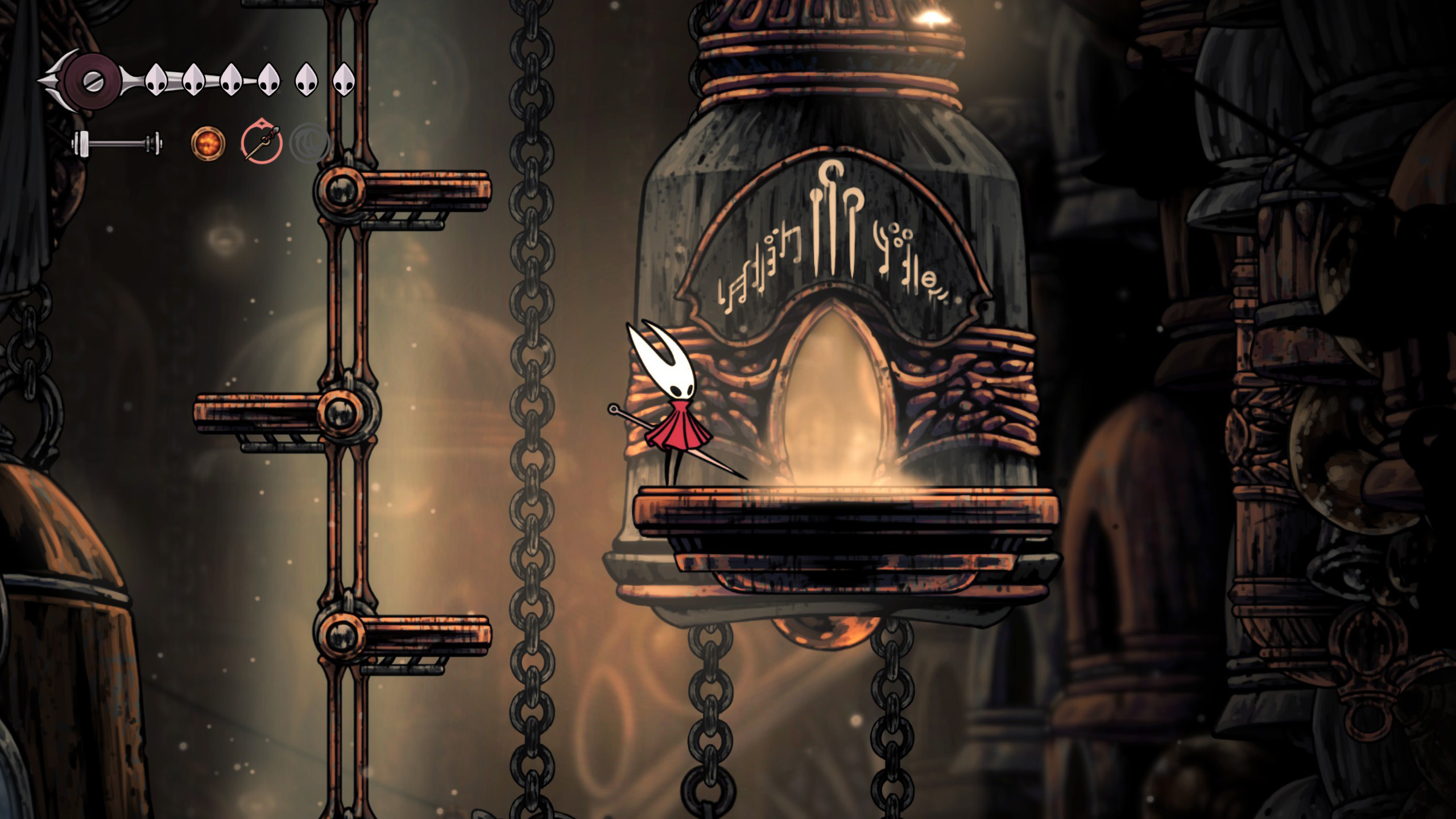Select the glowing orange orb tool icon
The width and height of the screenshot is (1456, 819).
[x=208, y=142]
